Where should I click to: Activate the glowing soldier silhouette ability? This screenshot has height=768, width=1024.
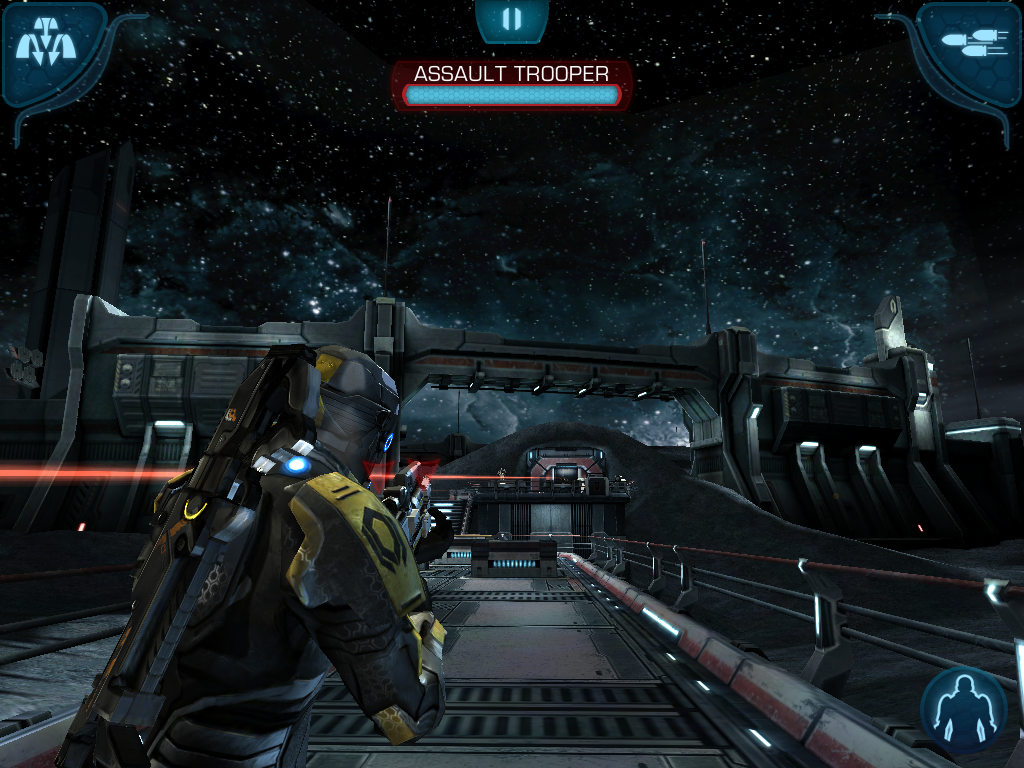click(x=963, y=709)
